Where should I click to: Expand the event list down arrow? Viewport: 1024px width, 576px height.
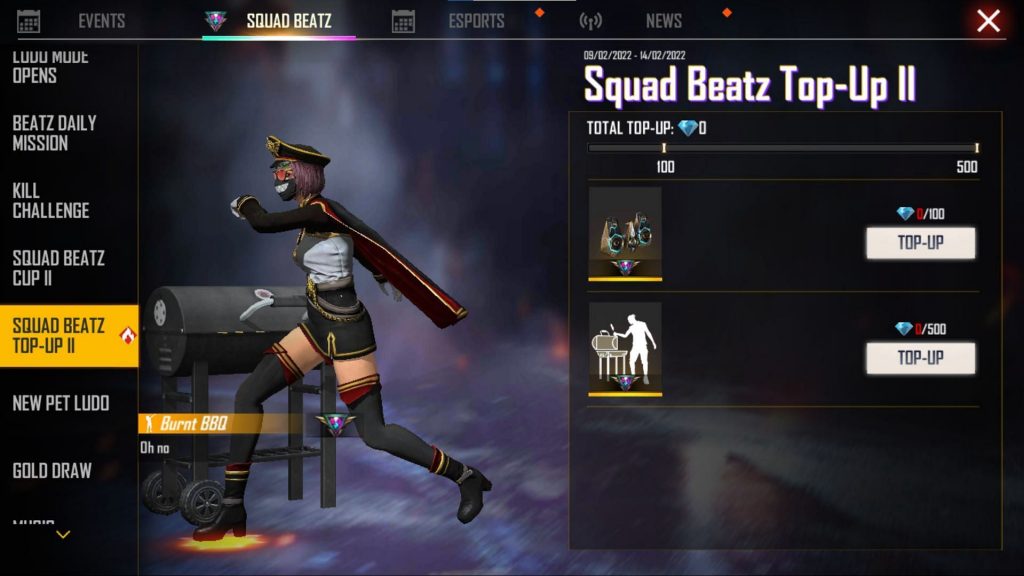(x=63, y=535)
